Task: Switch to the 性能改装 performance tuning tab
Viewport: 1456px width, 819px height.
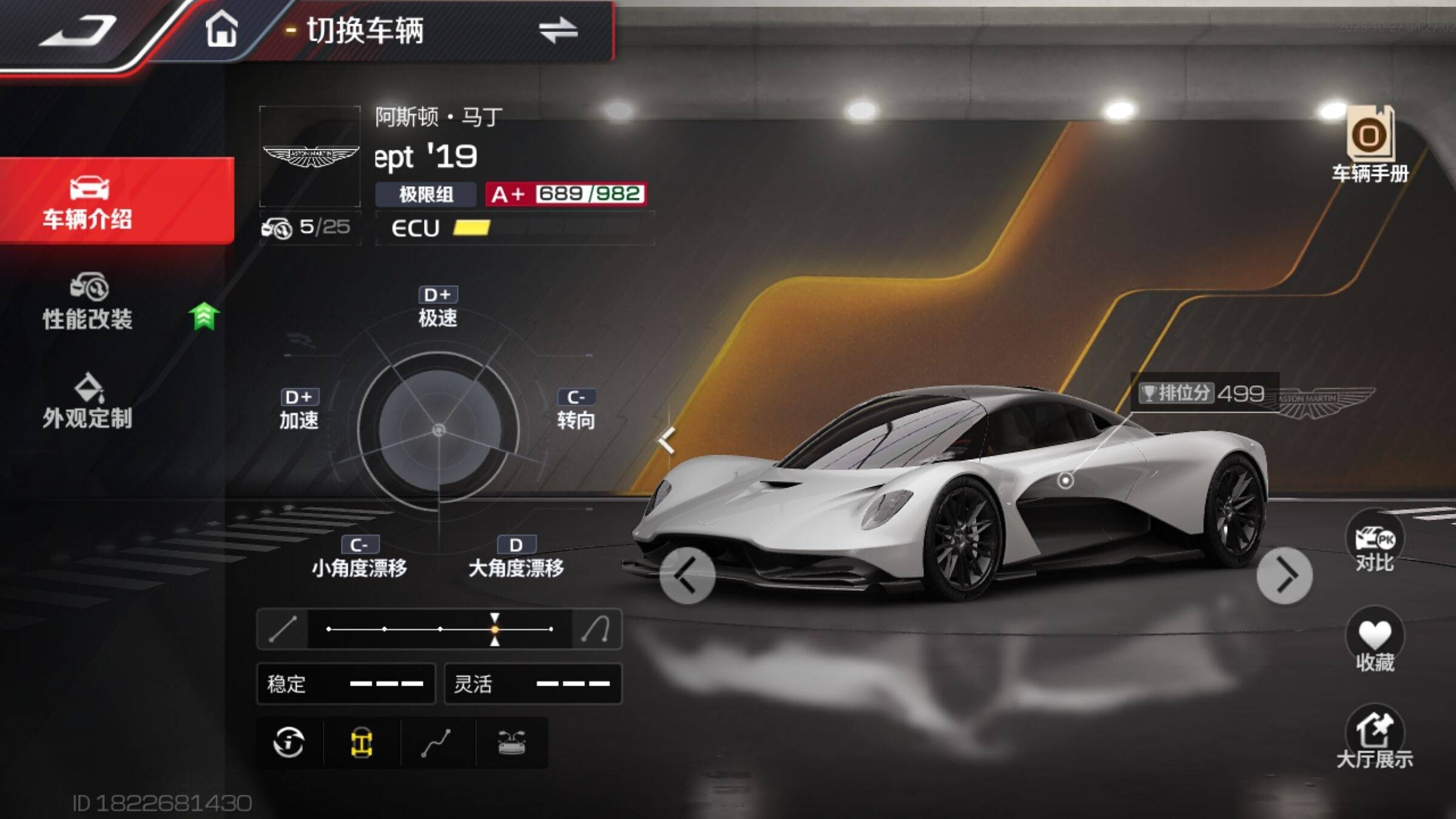Action: (x=88, y=302)
